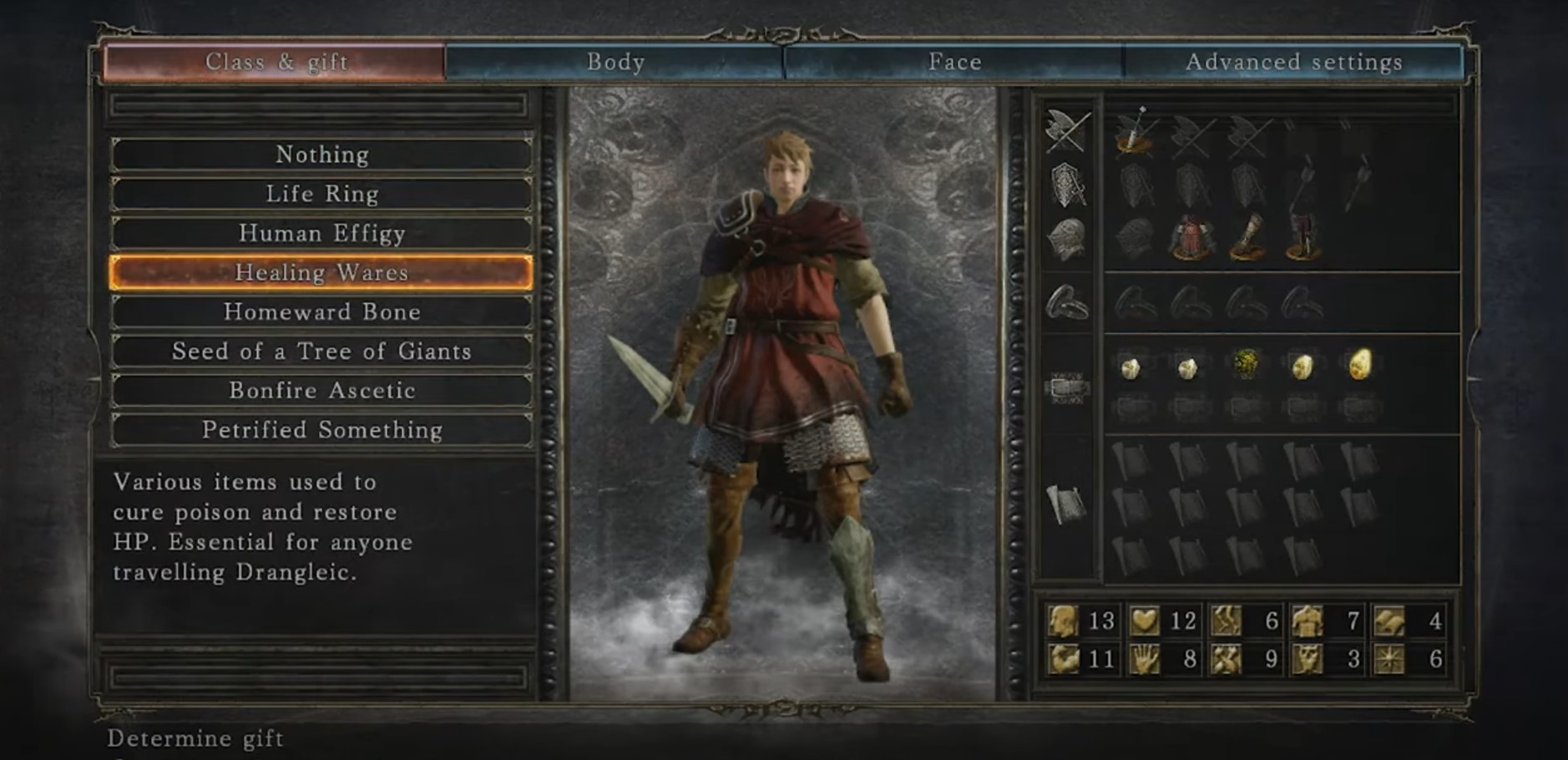
Task: Select the Class & gift tab
Action: pyautogui.click(x=276, y=62)
